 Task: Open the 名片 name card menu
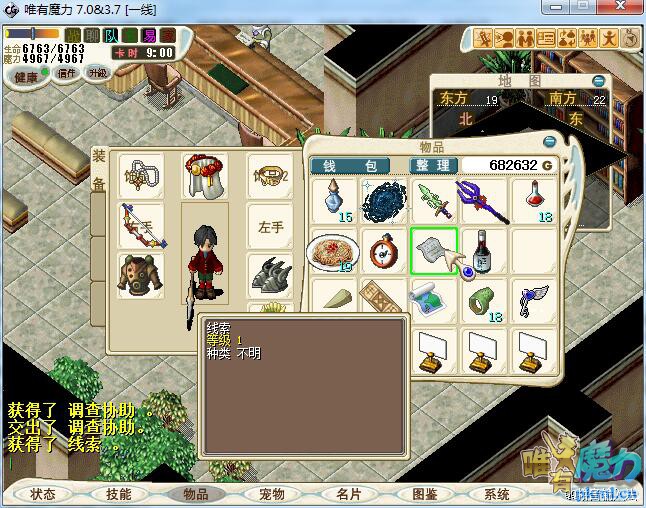point(348,494)
